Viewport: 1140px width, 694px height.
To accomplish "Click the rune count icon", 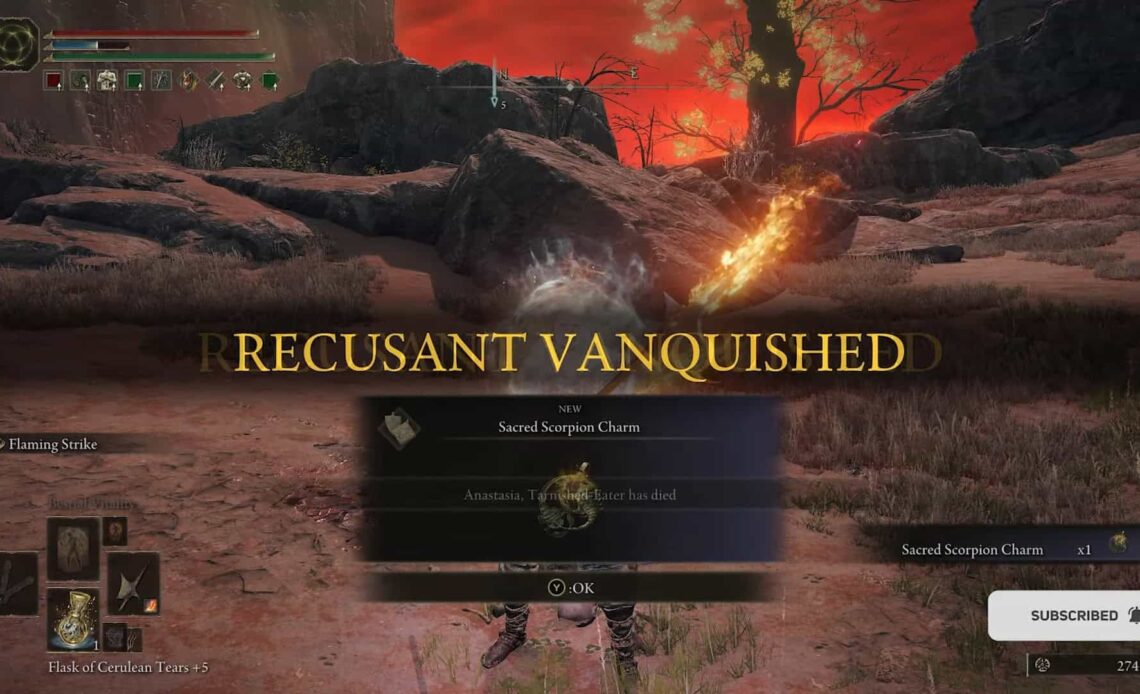I will (x=1042, y=664).
